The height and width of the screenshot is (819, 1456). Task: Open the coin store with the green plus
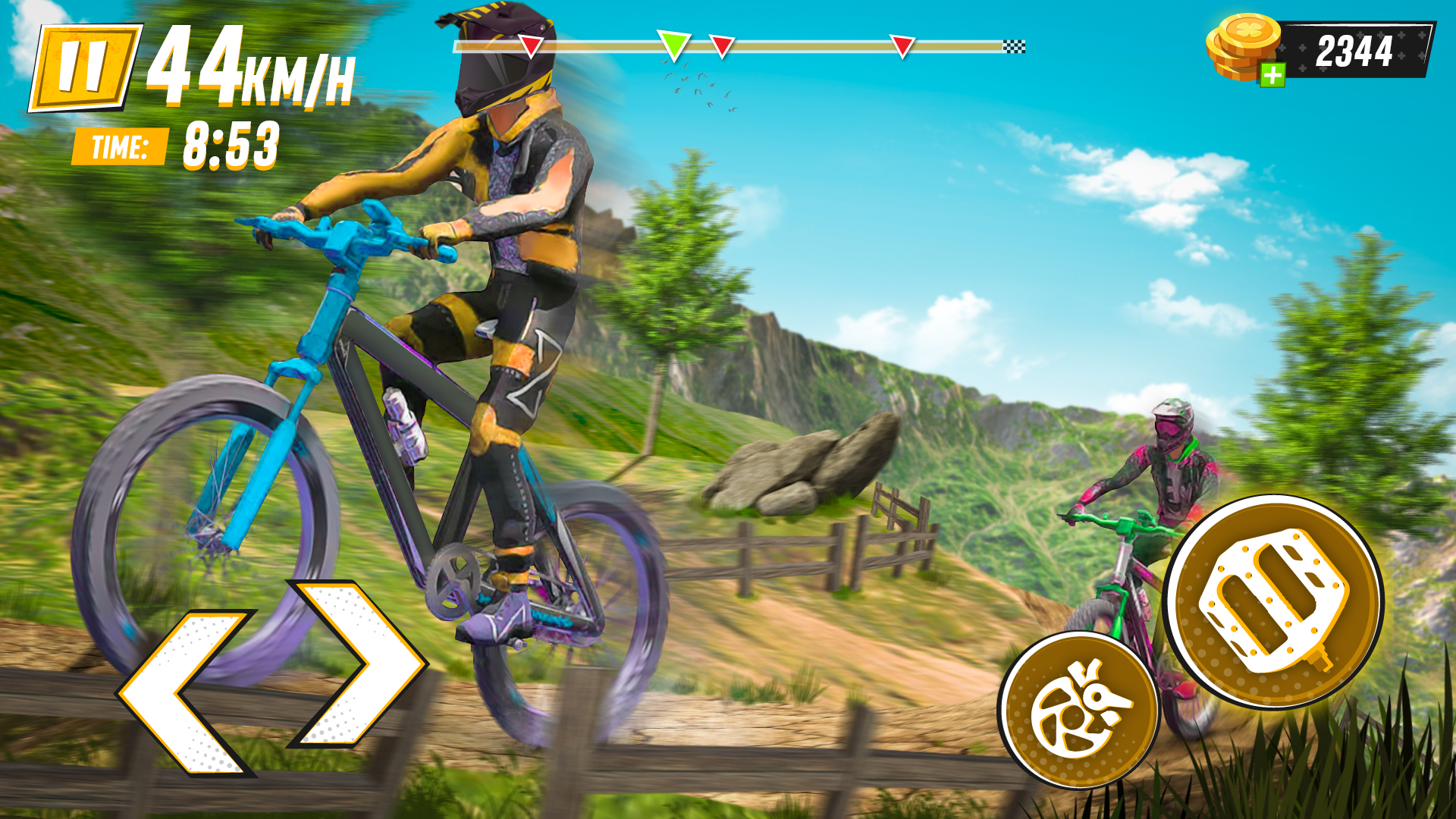1273,74
